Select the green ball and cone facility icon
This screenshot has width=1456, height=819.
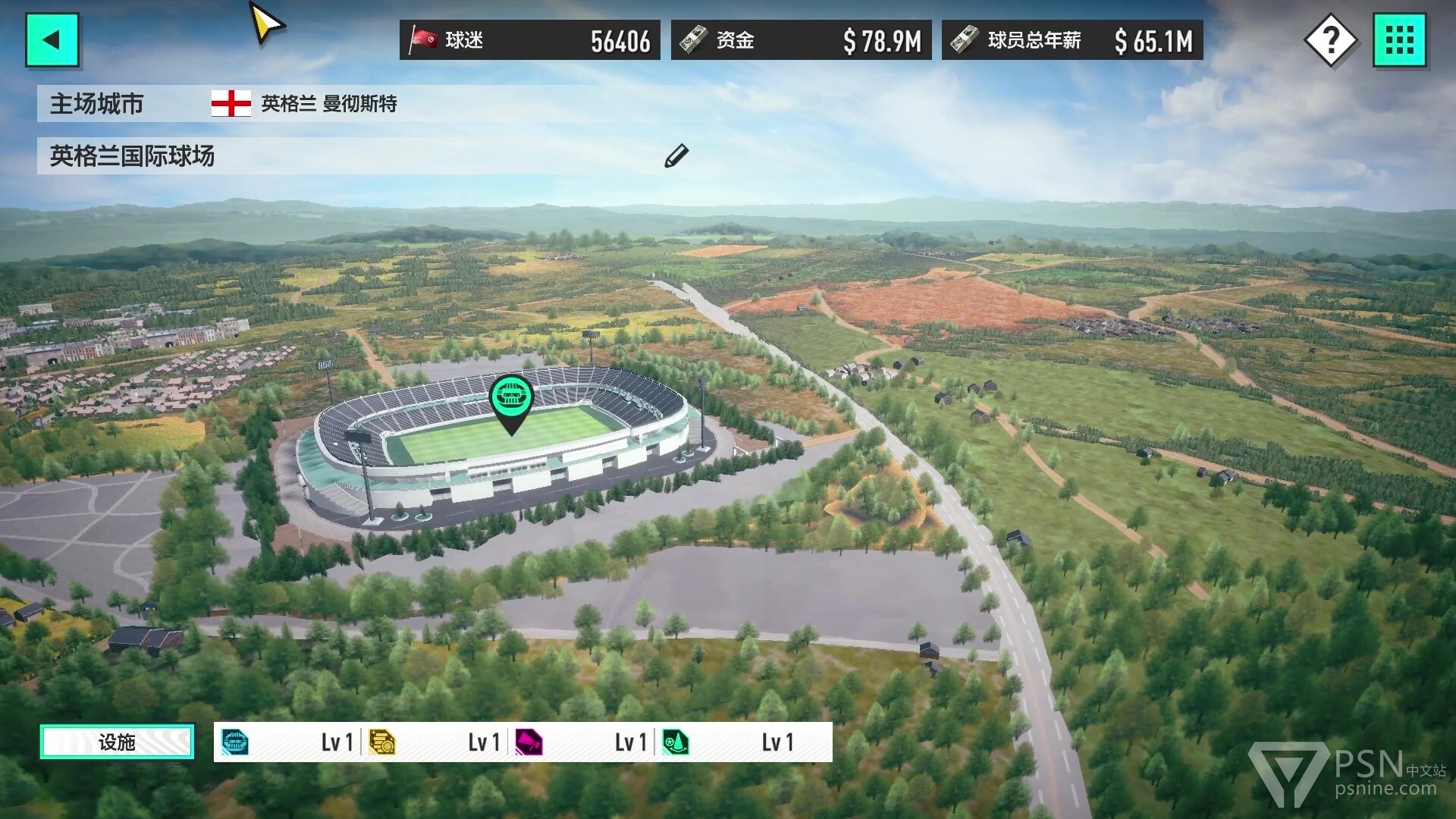click(x=675, y=742)
